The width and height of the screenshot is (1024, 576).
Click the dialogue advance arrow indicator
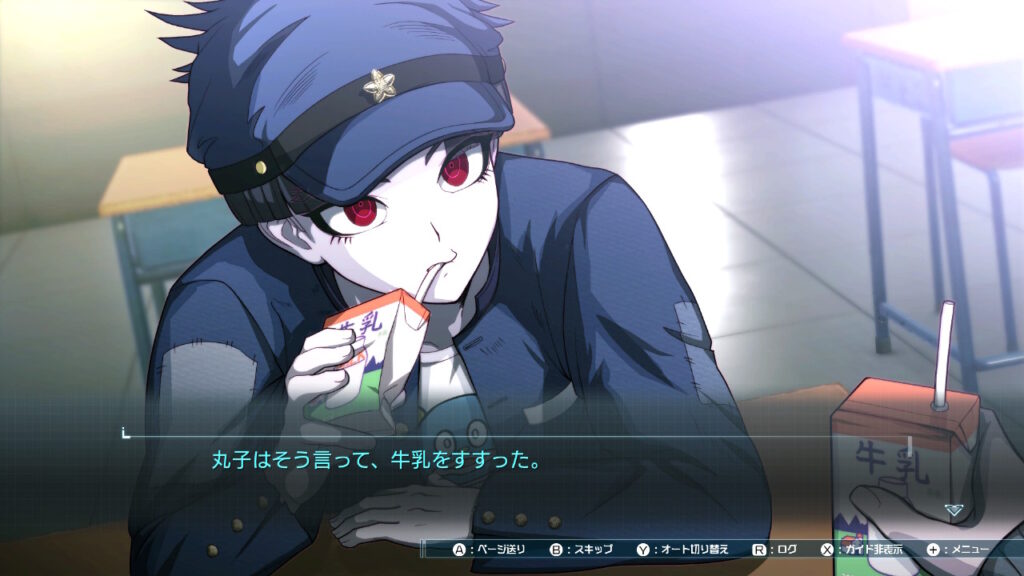click(x=954, y=509)
